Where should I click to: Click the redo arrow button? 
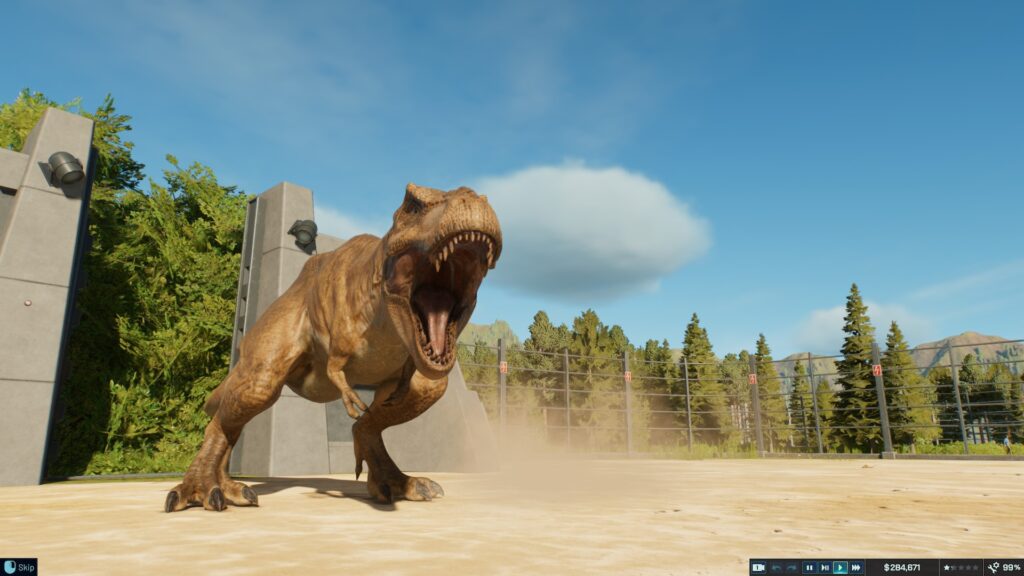click(791, 567)
